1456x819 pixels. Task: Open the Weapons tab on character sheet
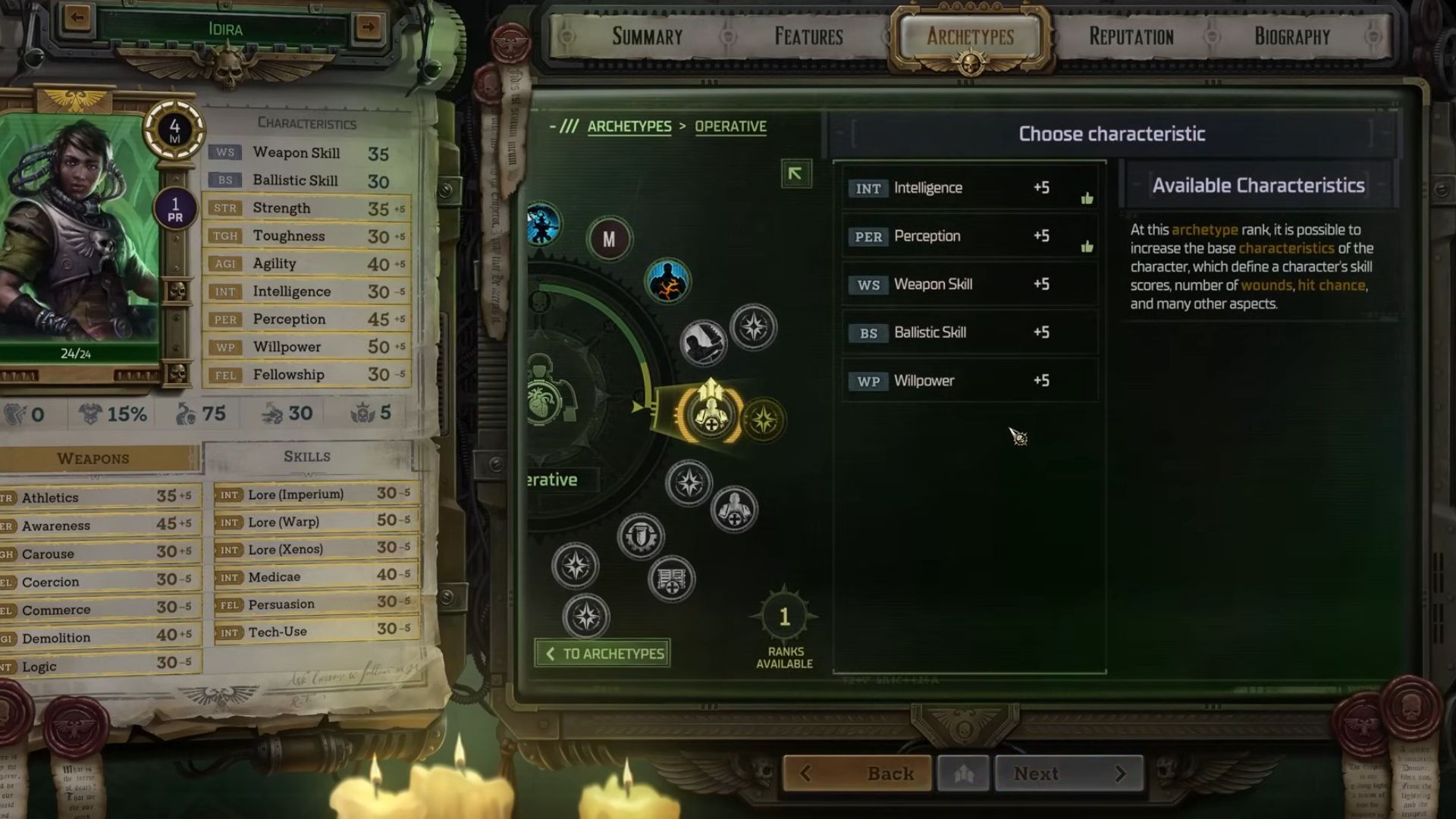[93, 459]
